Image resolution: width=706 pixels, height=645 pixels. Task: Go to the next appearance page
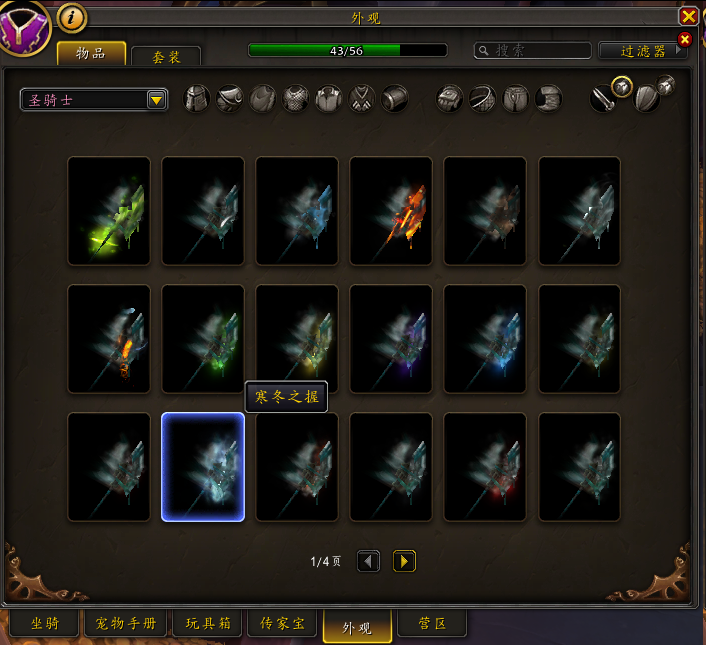[404, 562]
